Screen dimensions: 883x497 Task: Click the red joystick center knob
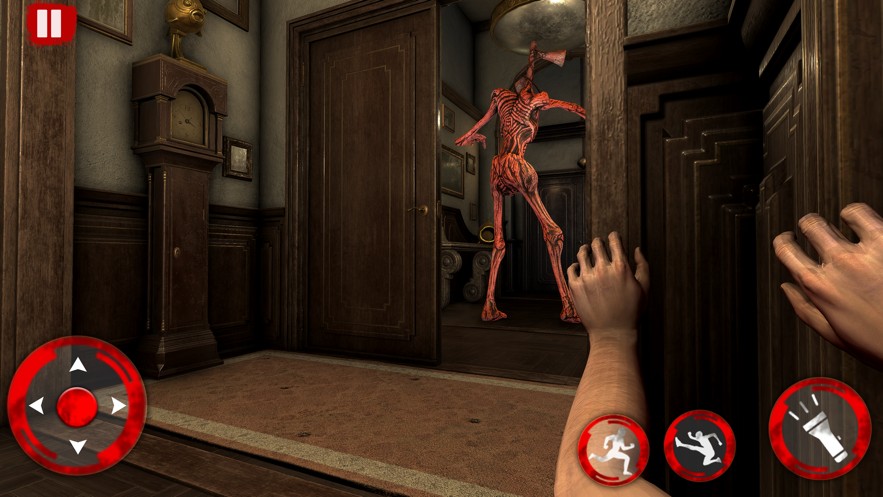(77, 406)
